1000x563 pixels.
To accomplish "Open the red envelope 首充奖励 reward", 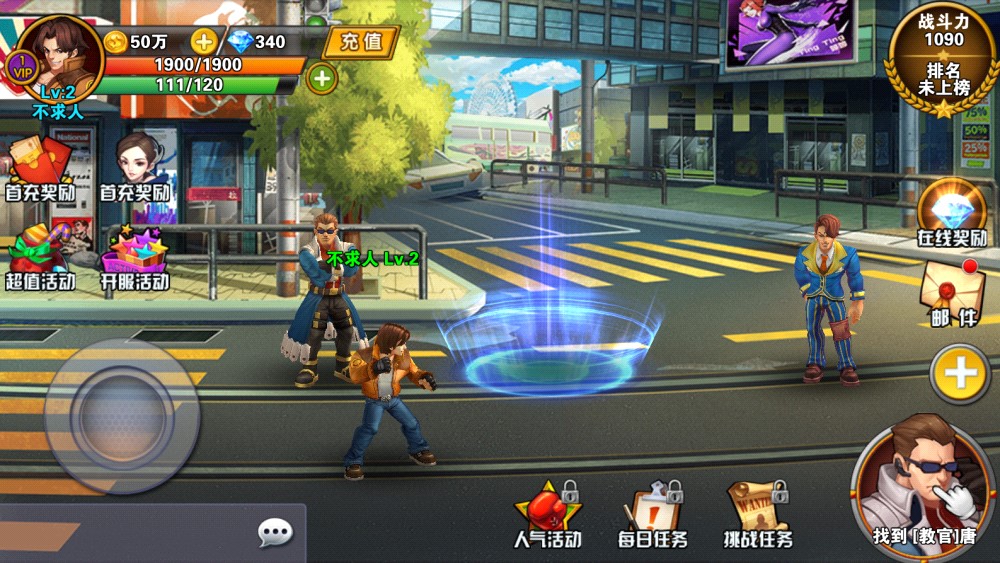I will [40, 167].
